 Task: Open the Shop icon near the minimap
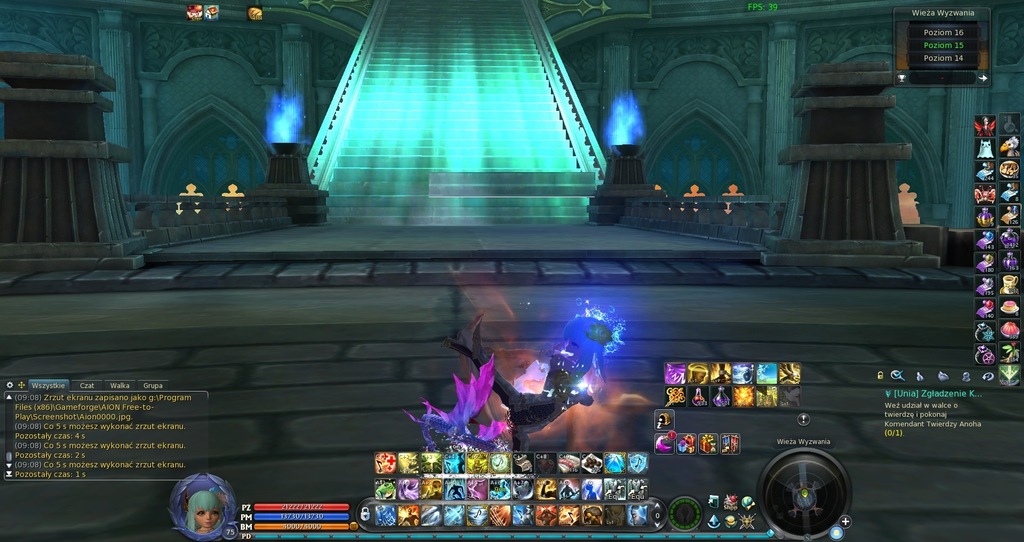(x=730, y=502)
